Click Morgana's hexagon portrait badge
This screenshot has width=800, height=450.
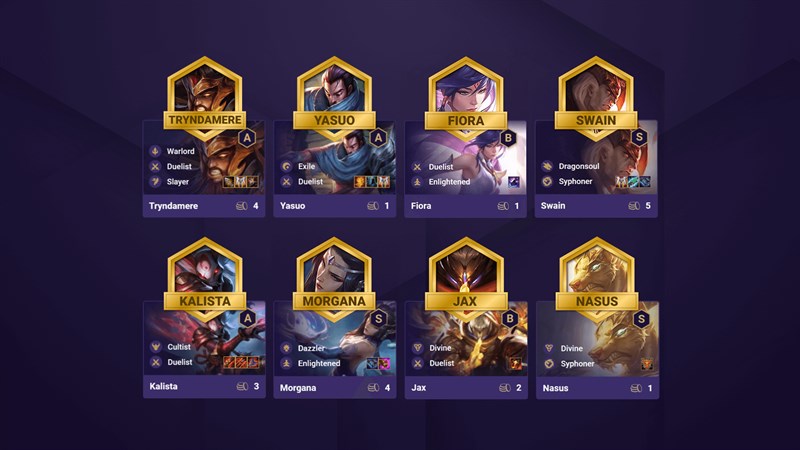(x=335, y=268)
